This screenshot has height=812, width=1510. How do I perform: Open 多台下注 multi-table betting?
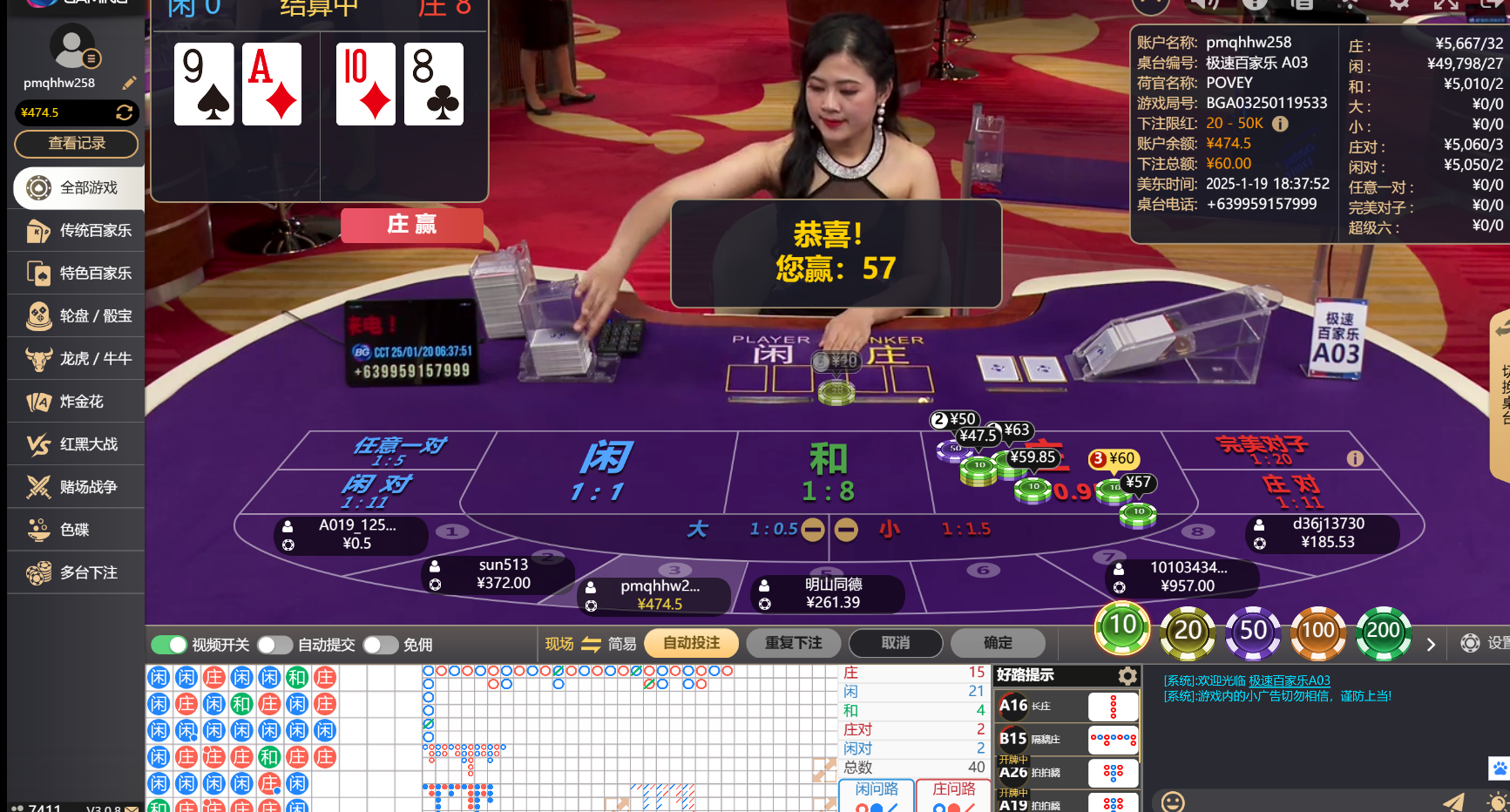pos(77,572)
